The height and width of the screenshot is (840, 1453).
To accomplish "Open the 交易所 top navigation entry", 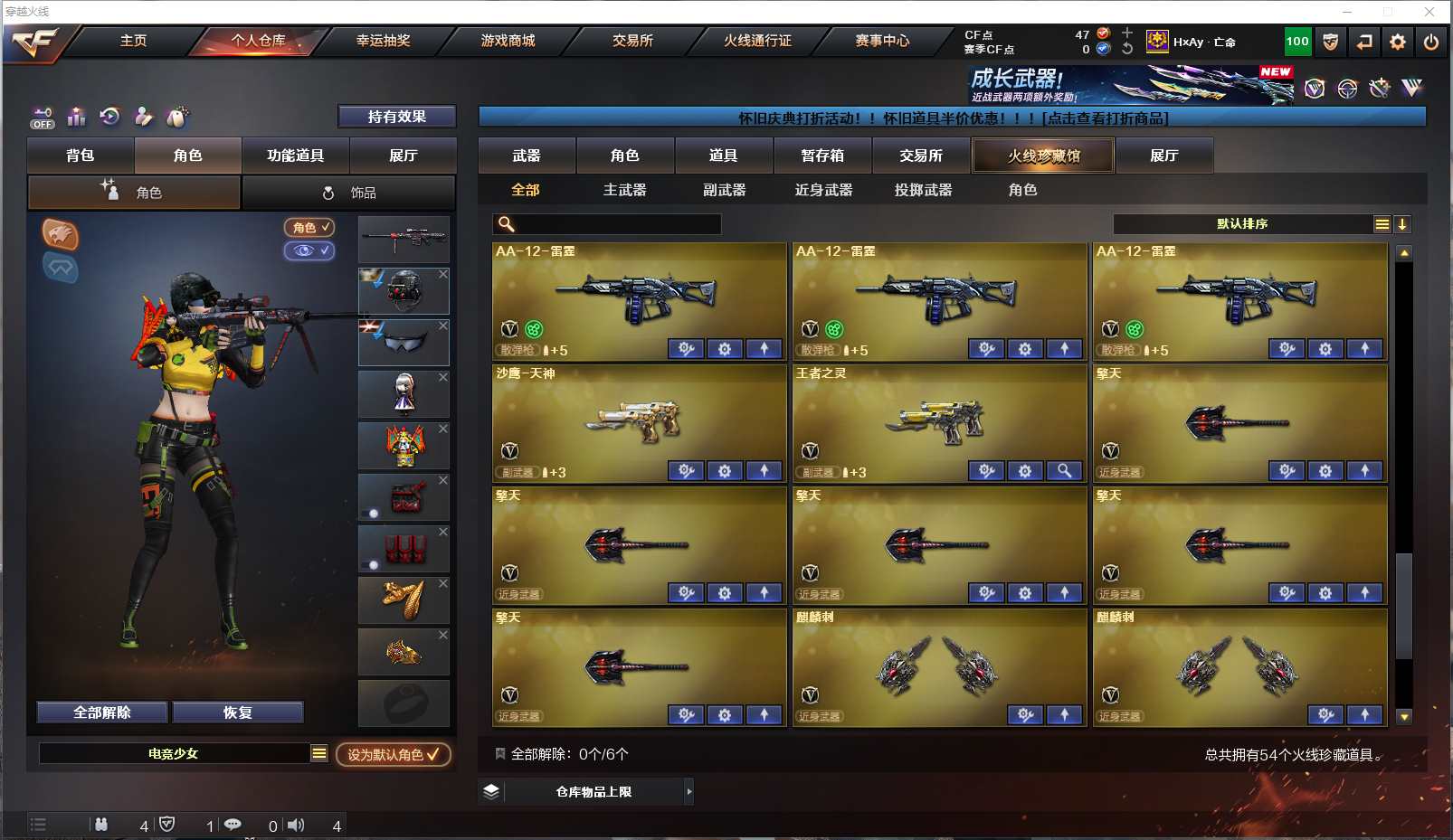I will coord(632,41).
